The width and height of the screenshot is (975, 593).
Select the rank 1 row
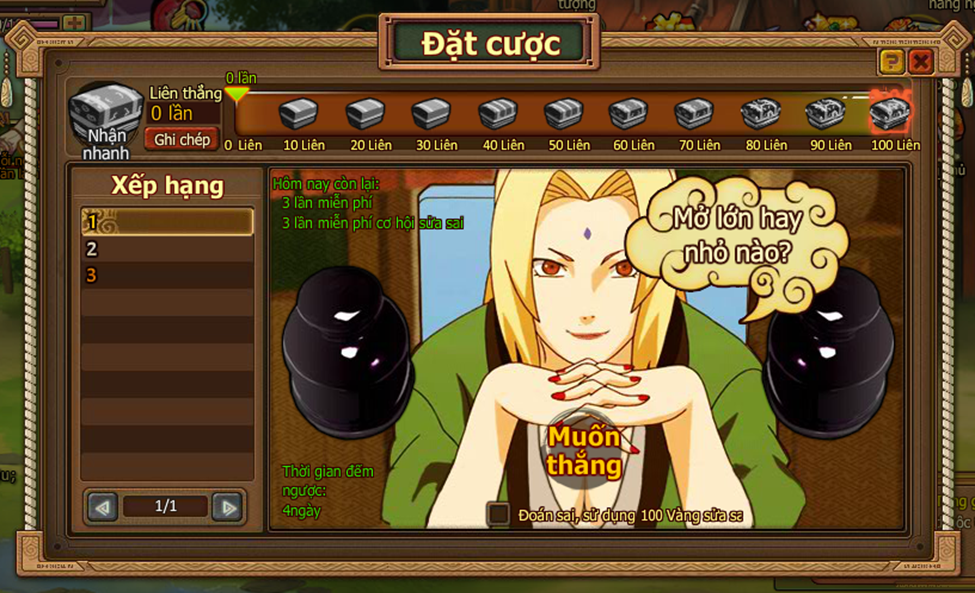tap(167, 222)
